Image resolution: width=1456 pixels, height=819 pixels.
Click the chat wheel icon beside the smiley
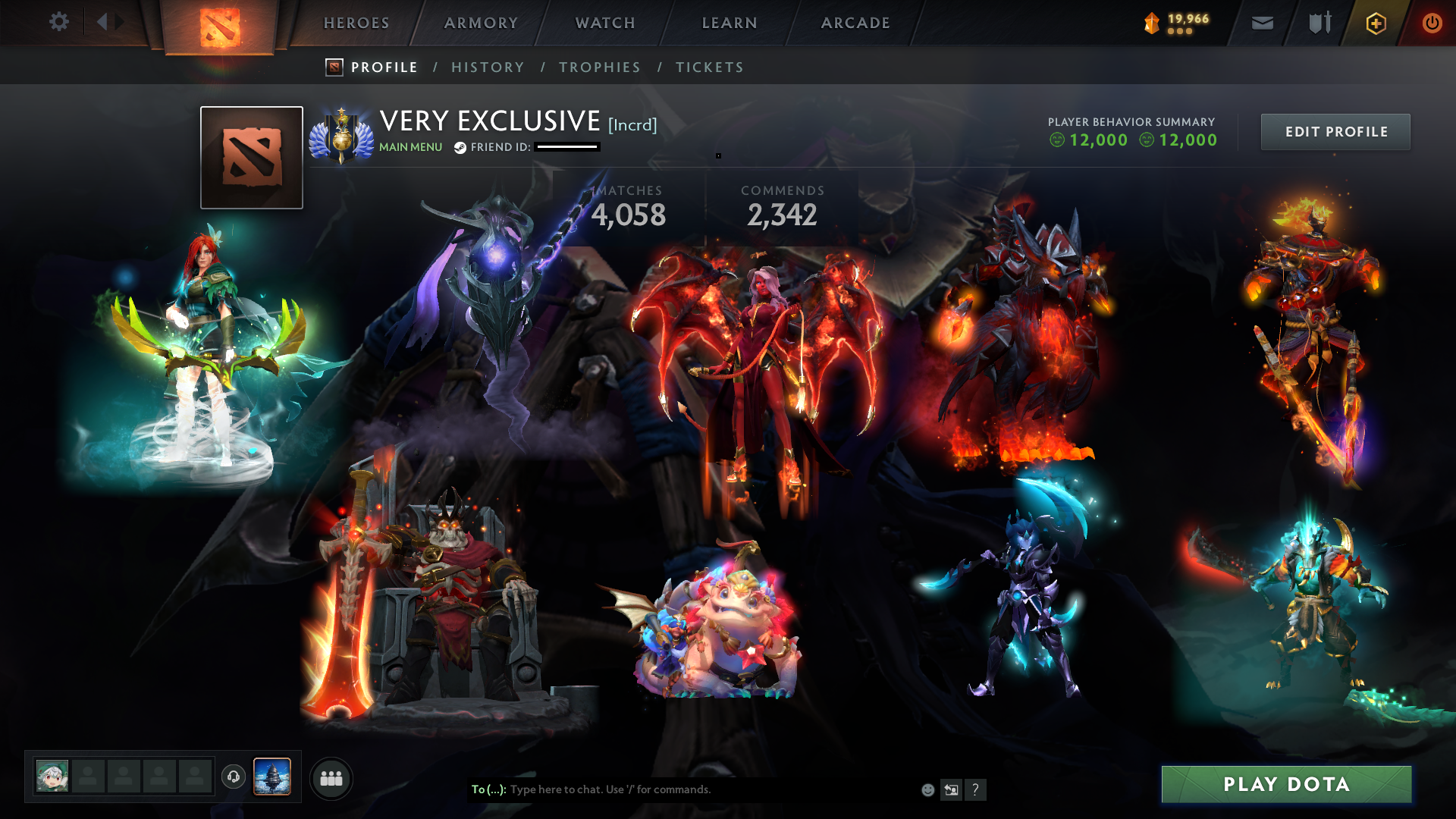(x=952, y=789)
